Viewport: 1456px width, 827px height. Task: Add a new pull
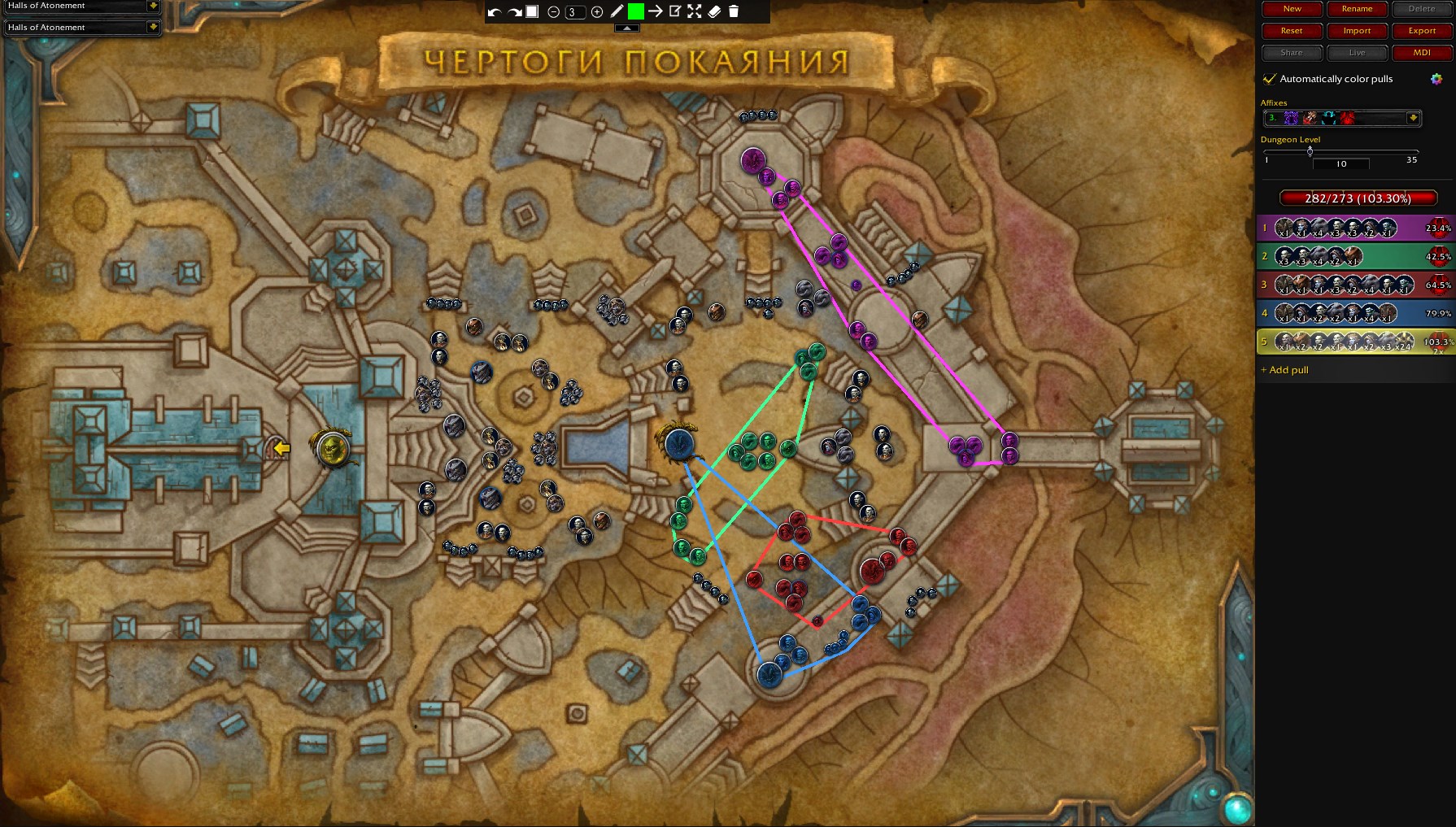tap(1285, 370)
